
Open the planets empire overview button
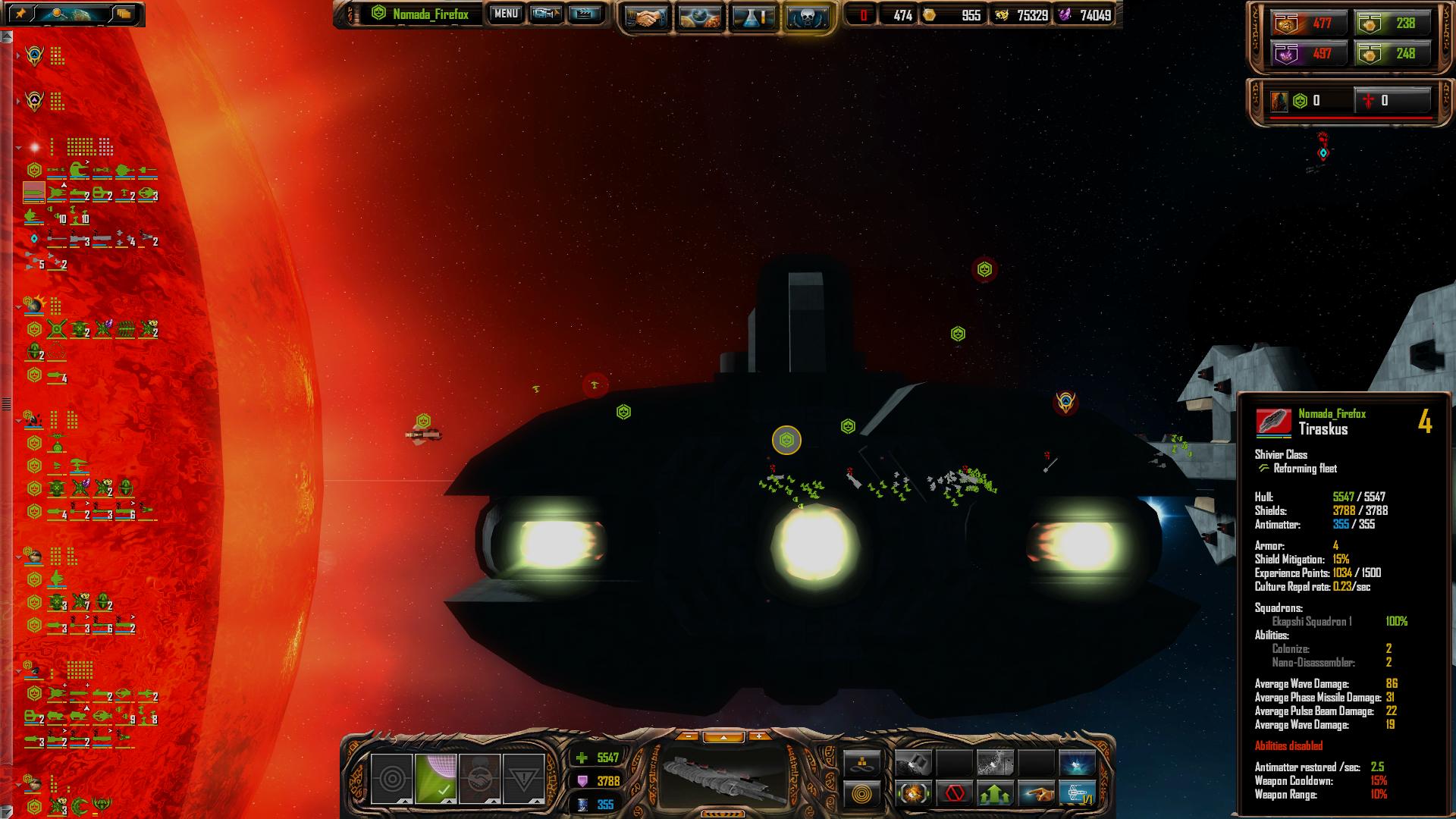point(699,17)
